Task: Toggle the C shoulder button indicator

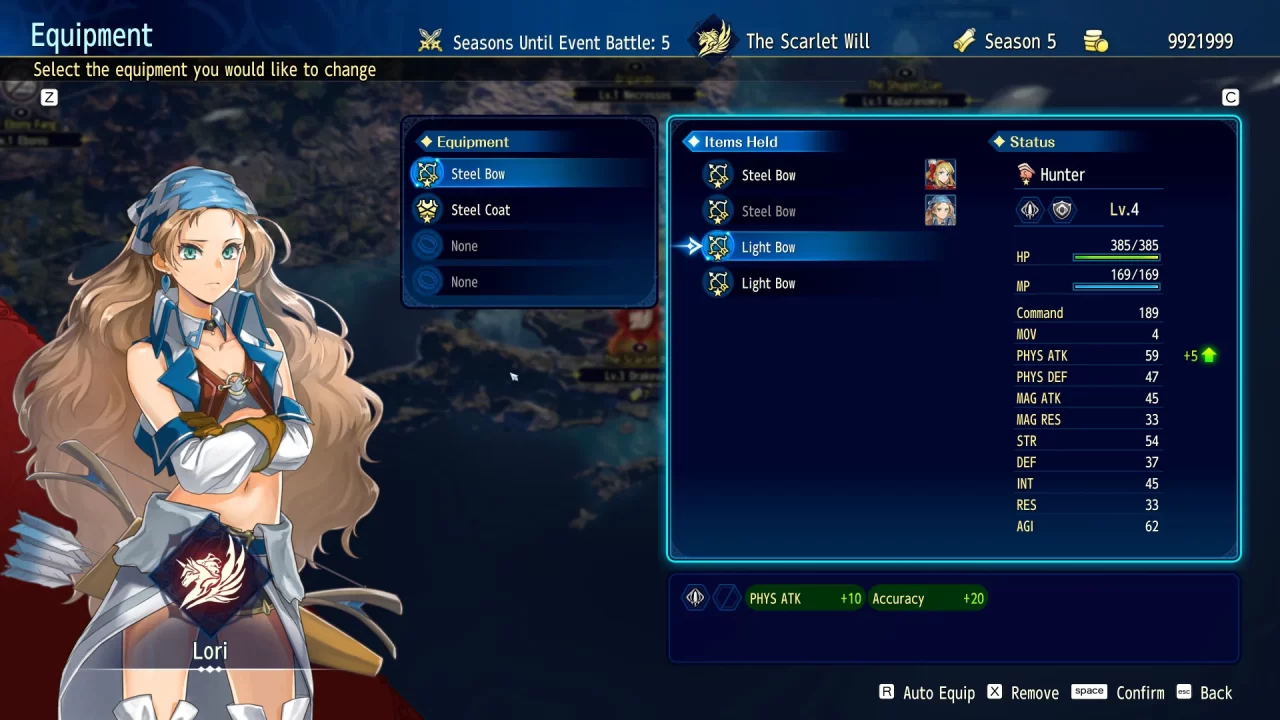Action: click(x=1230, y=97)
